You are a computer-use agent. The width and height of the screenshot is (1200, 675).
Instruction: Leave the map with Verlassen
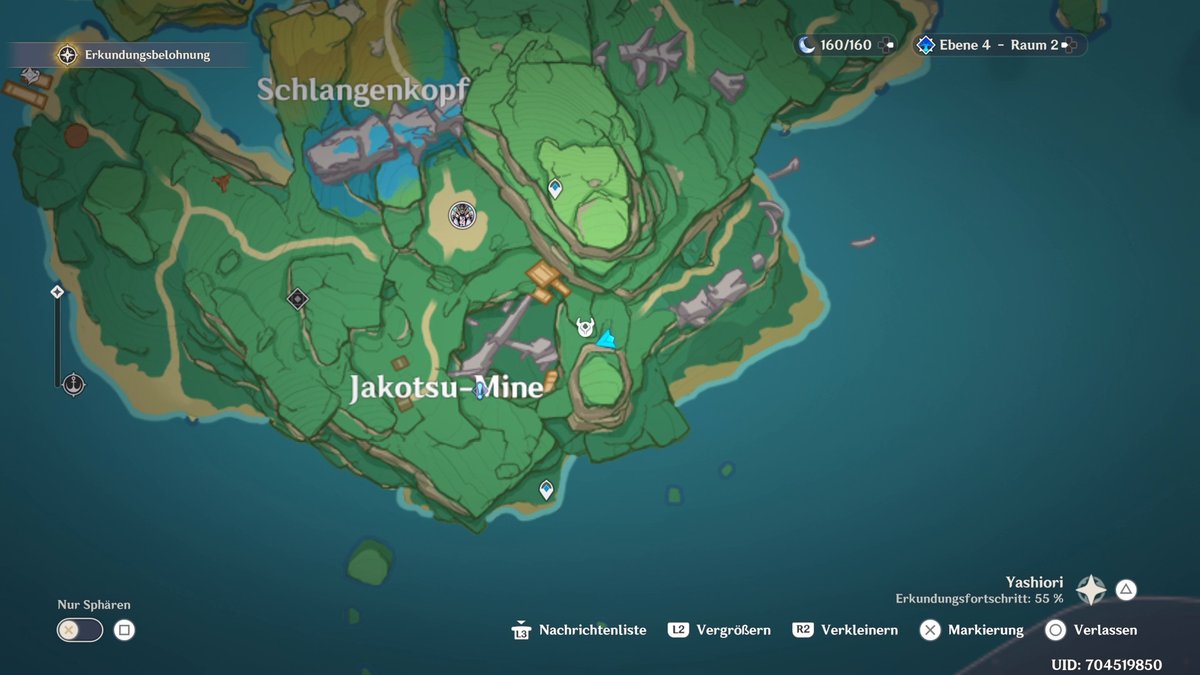(1091, 630)
